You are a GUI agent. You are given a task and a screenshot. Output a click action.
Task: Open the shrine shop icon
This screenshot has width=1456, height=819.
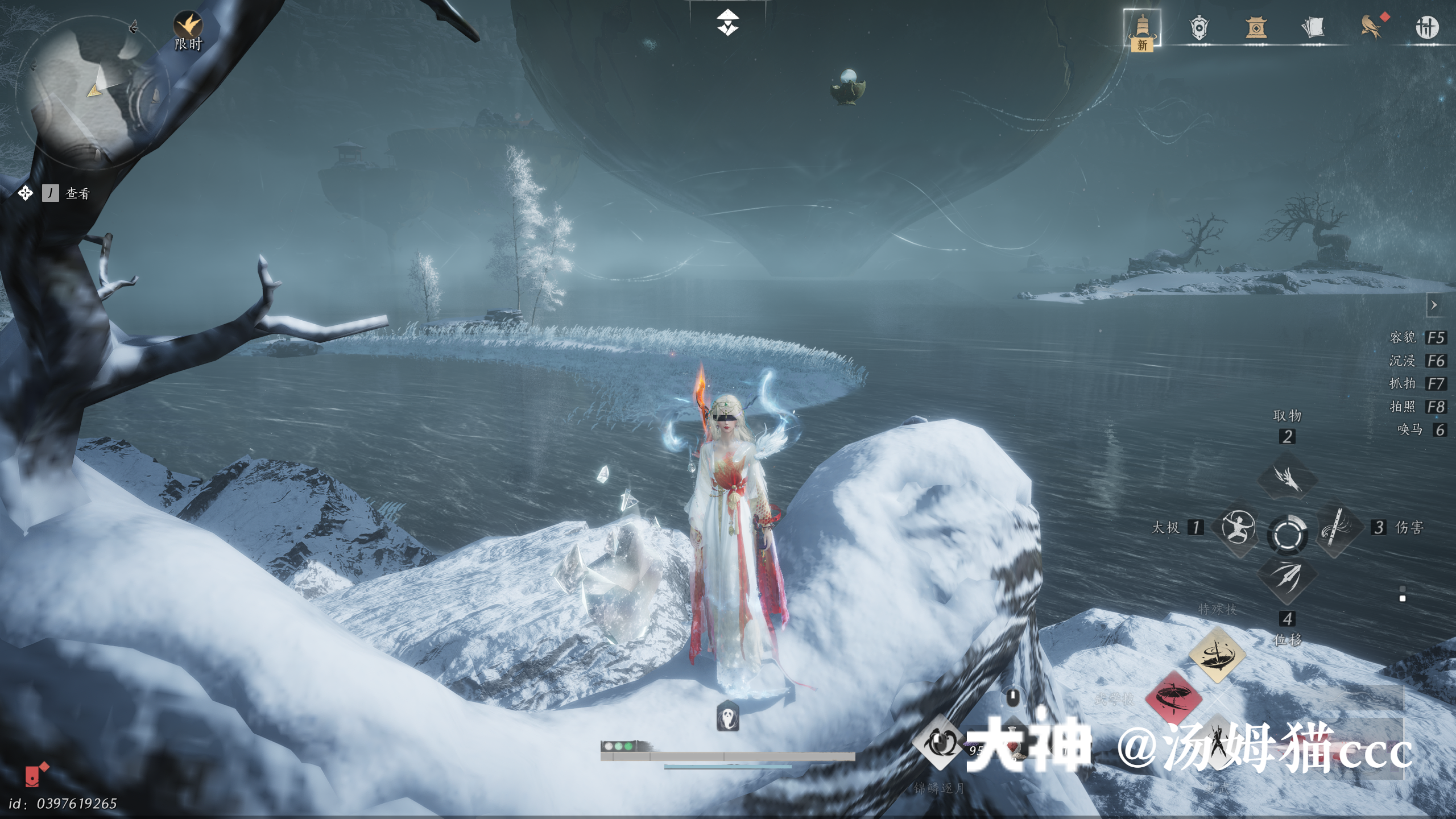pos(1256,28)
